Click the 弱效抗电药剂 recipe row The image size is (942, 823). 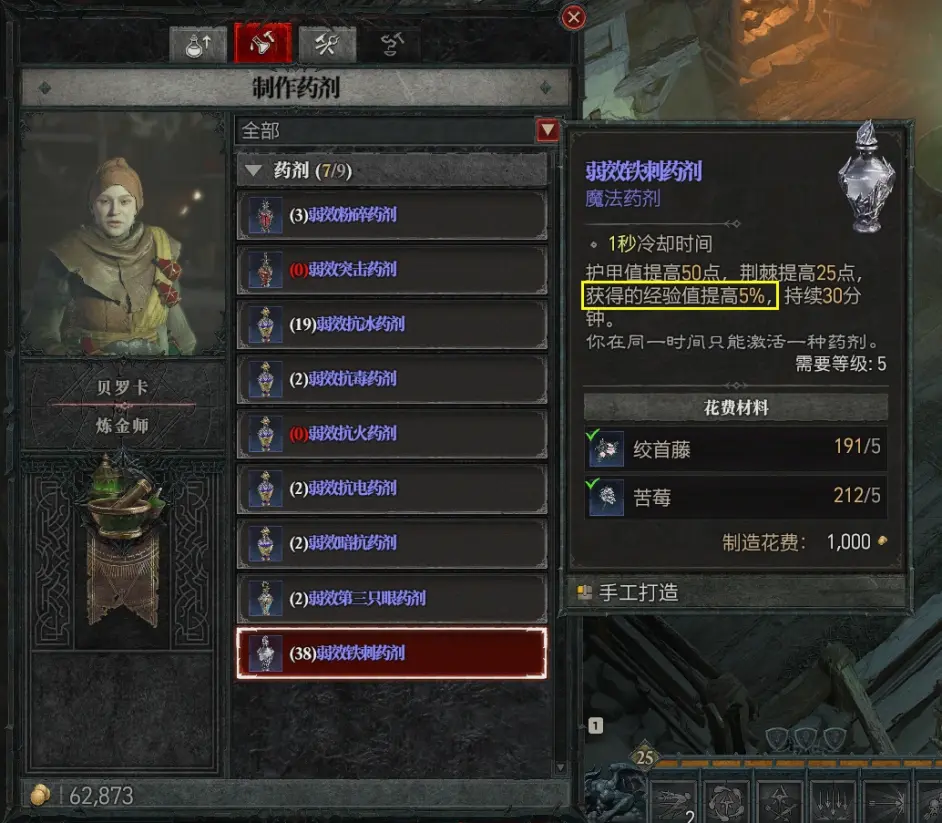pyautogui.click(x=391, y=488)
